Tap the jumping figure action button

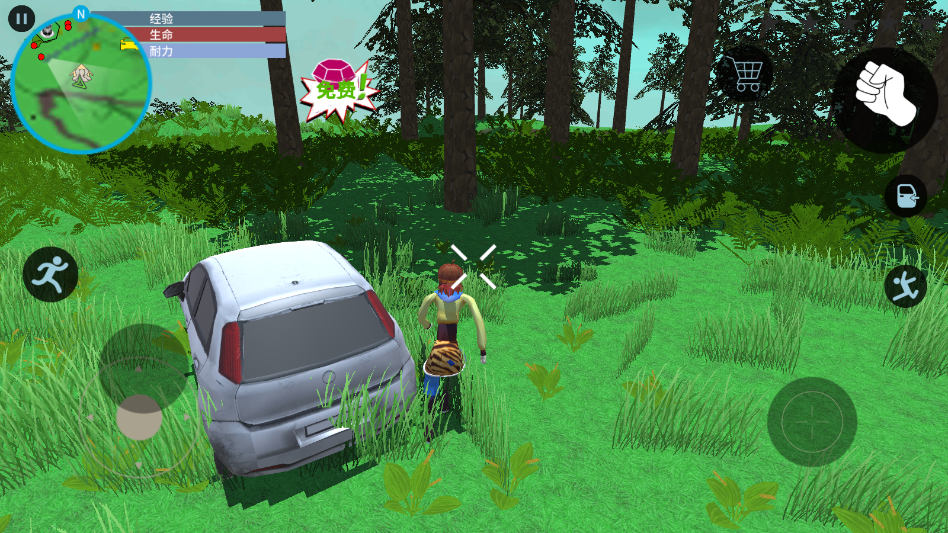[x=905, y=287]
